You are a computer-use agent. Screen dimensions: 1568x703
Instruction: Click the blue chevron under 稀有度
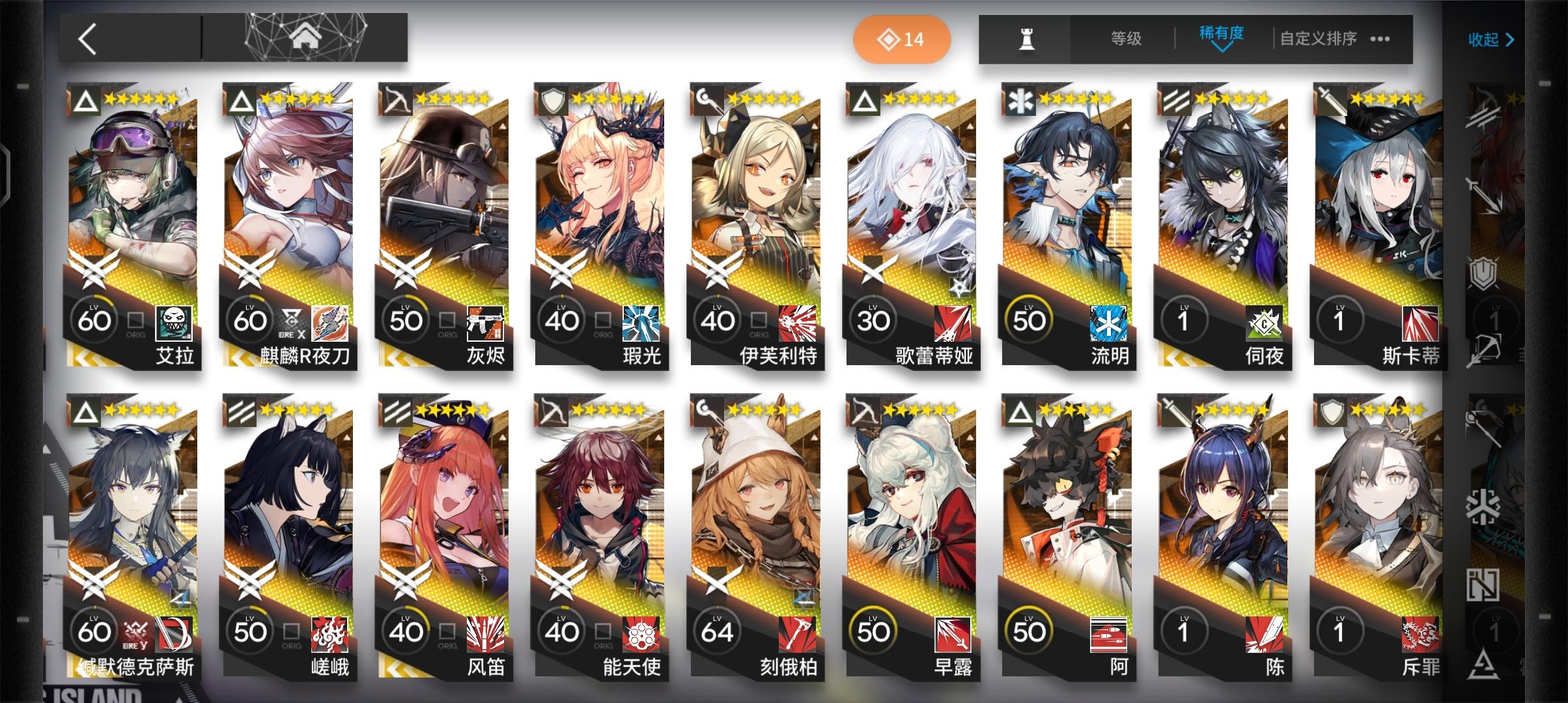tap(1222, 49)
